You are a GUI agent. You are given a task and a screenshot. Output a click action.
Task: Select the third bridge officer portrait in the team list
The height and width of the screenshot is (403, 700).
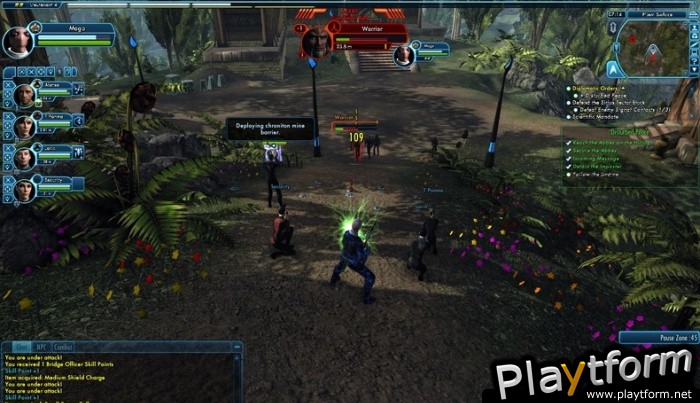coord(23,156)
